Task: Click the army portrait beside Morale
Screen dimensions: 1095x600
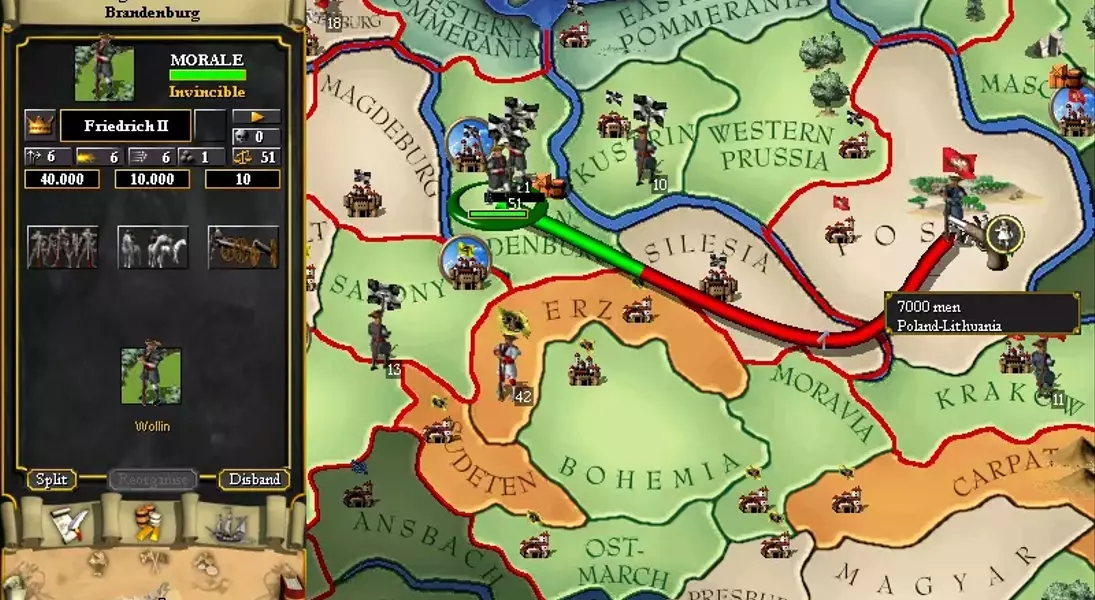Action: click(104, 73)
